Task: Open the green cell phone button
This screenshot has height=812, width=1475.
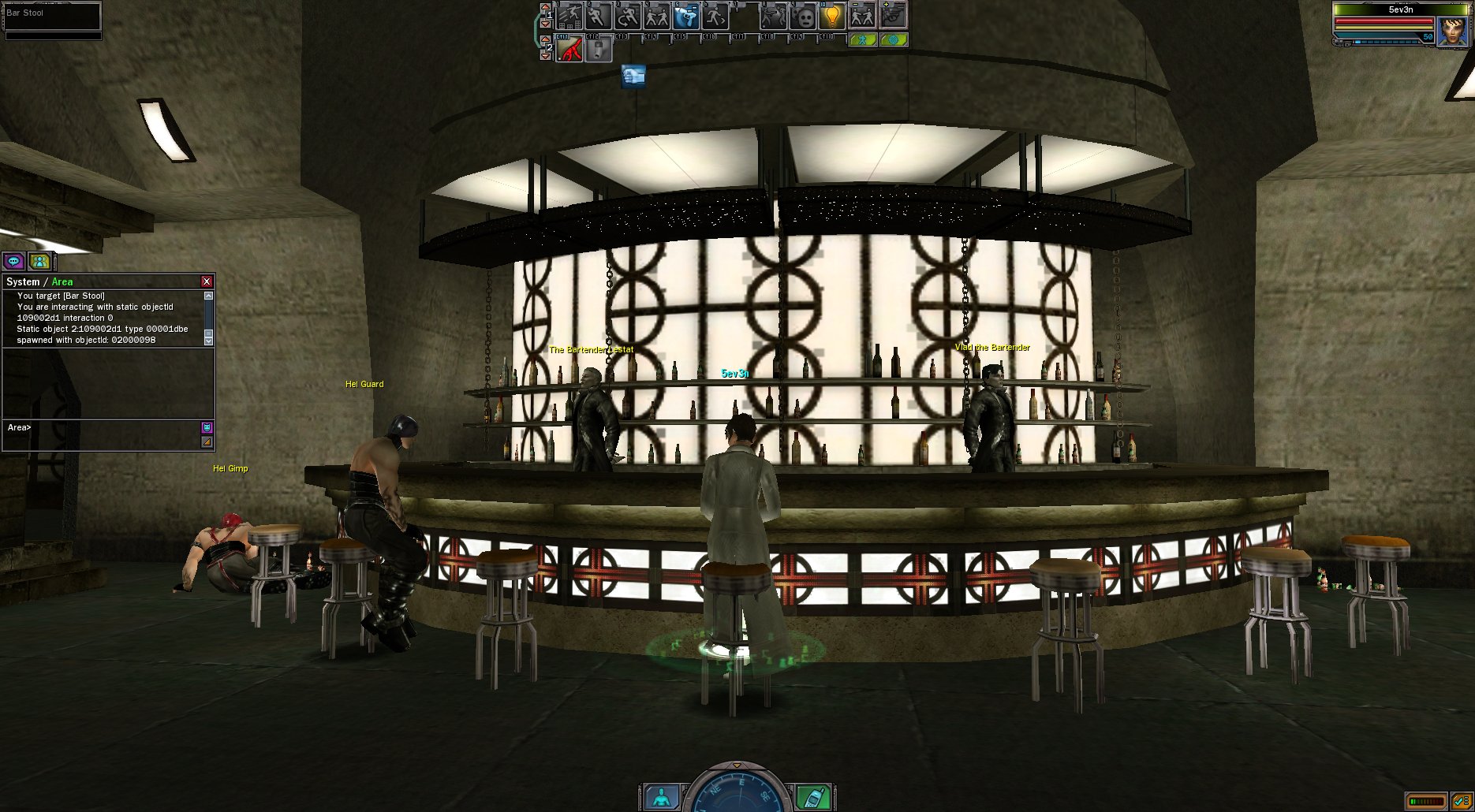Action: 813,797
